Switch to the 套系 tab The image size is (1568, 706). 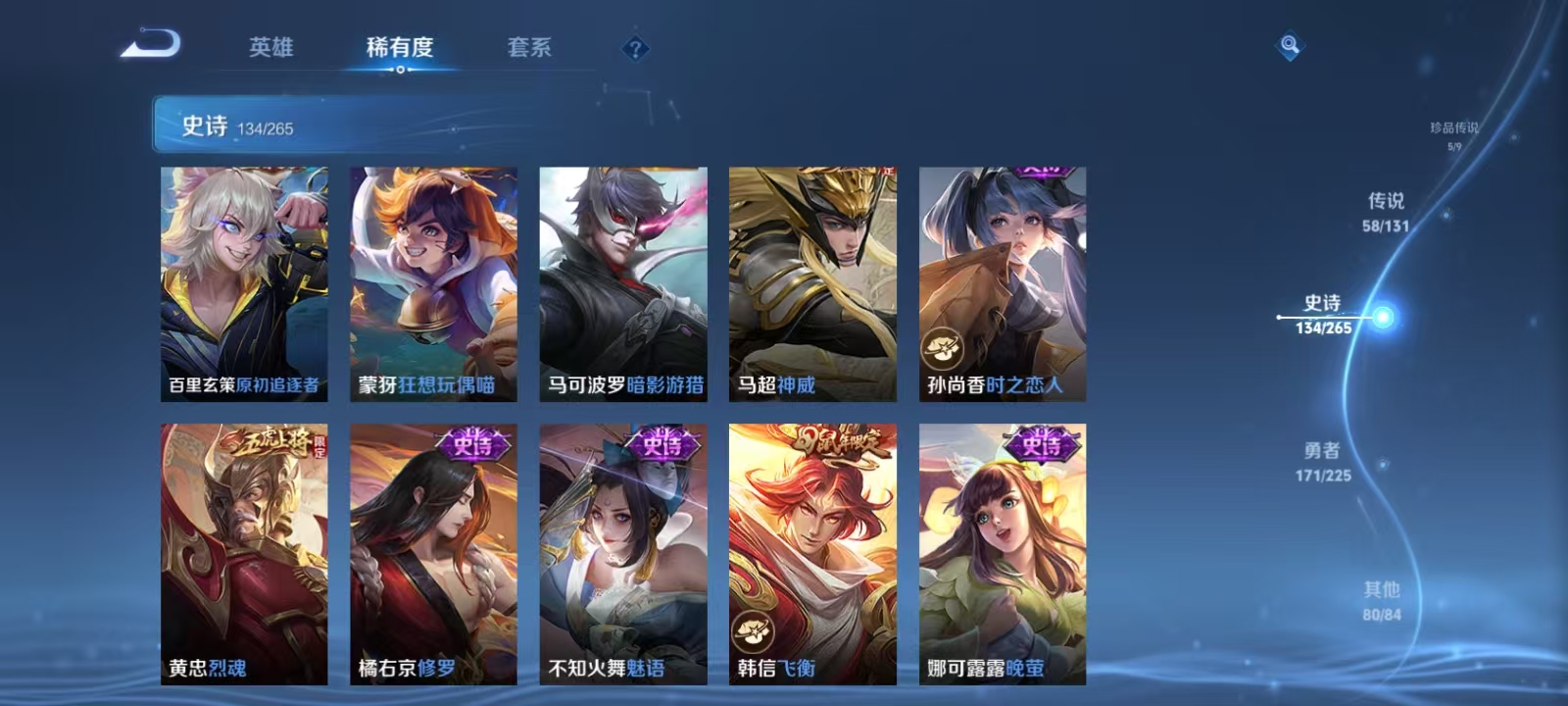coord(529,48)
